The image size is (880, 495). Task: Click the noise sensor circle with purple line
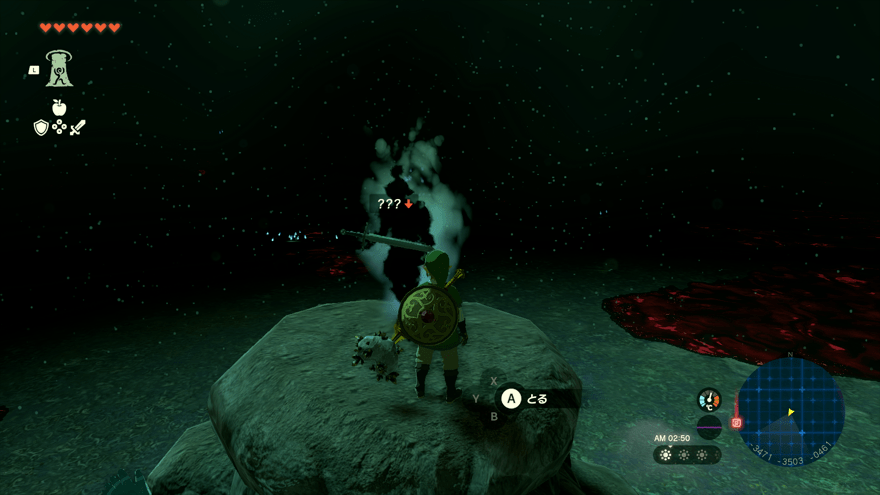[x=709, y=427]
